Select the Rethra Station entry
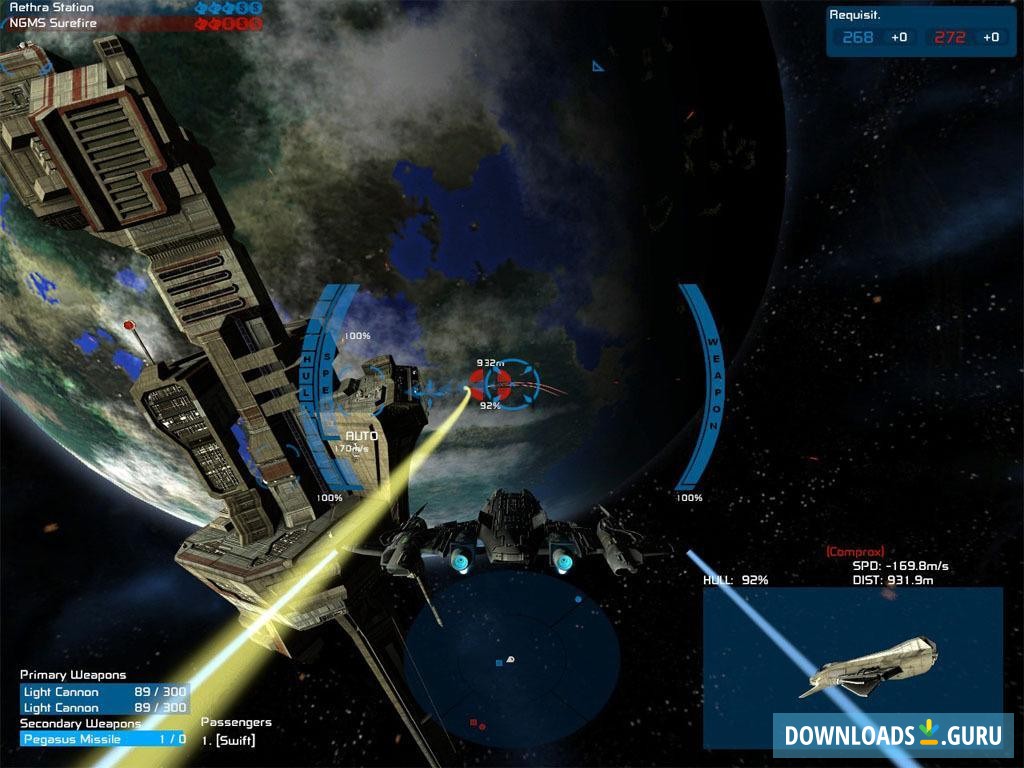Viewport: 1024px width, 768px height. click(51, 7)
